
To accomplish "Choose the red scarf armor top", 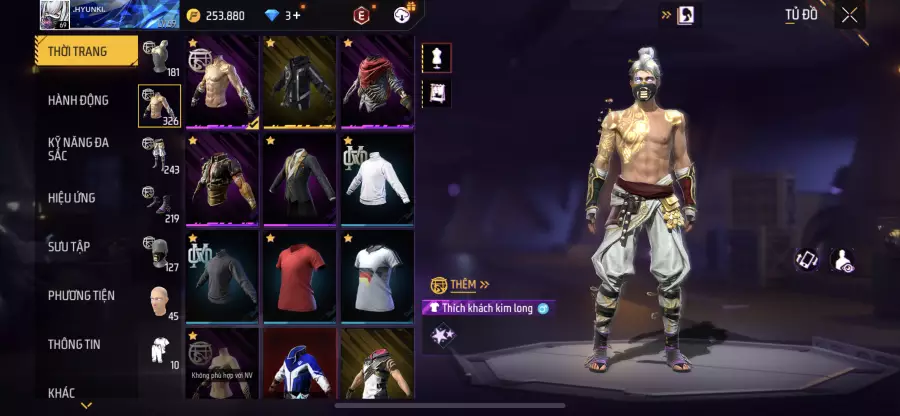I will pyautogui.click(x=377, y=83).
